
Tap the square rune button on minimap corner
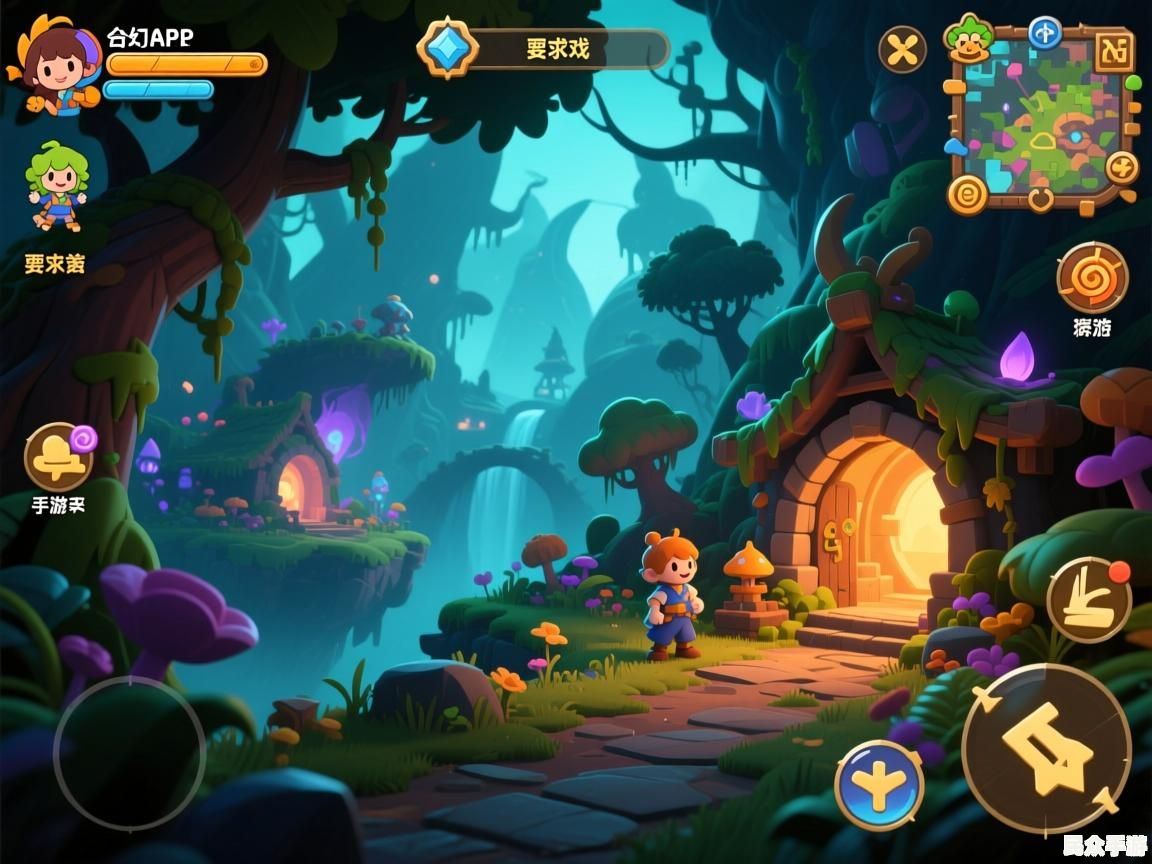click(1113, 51)
